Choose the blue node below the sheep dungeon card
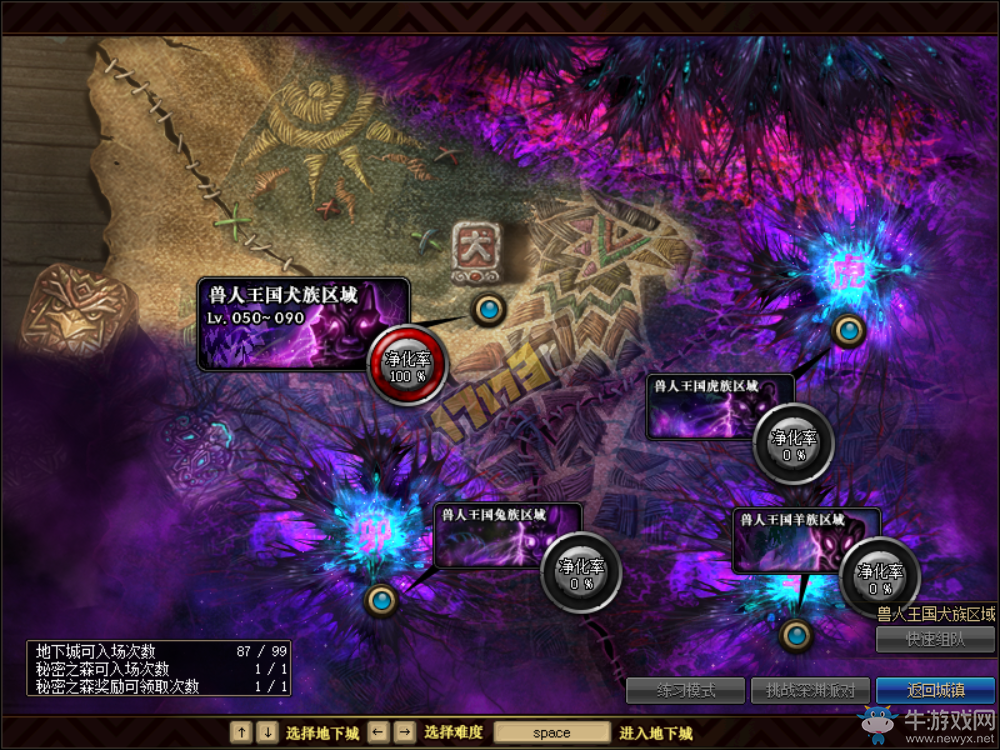The height and width of the screenshot is (750, 1000). 796,634
